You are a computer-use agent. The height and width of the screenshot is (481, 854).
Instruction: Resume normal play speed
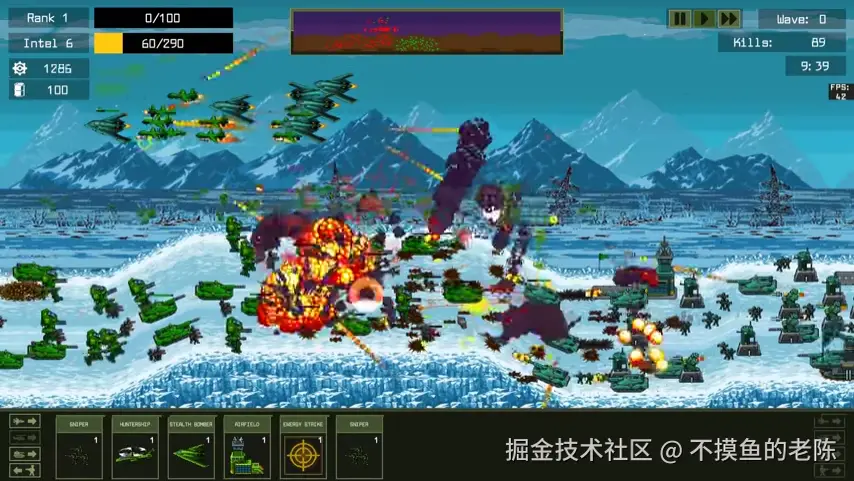704,18
